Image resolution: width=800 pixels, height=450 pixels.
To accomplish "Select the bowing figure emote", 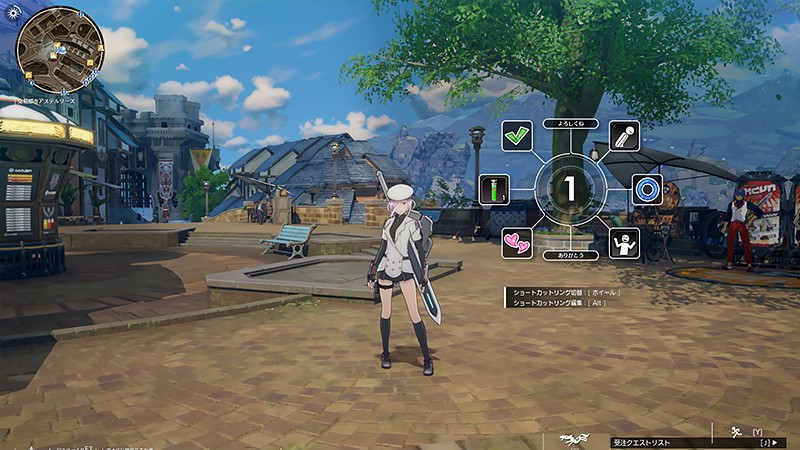I will coord(624,136).
